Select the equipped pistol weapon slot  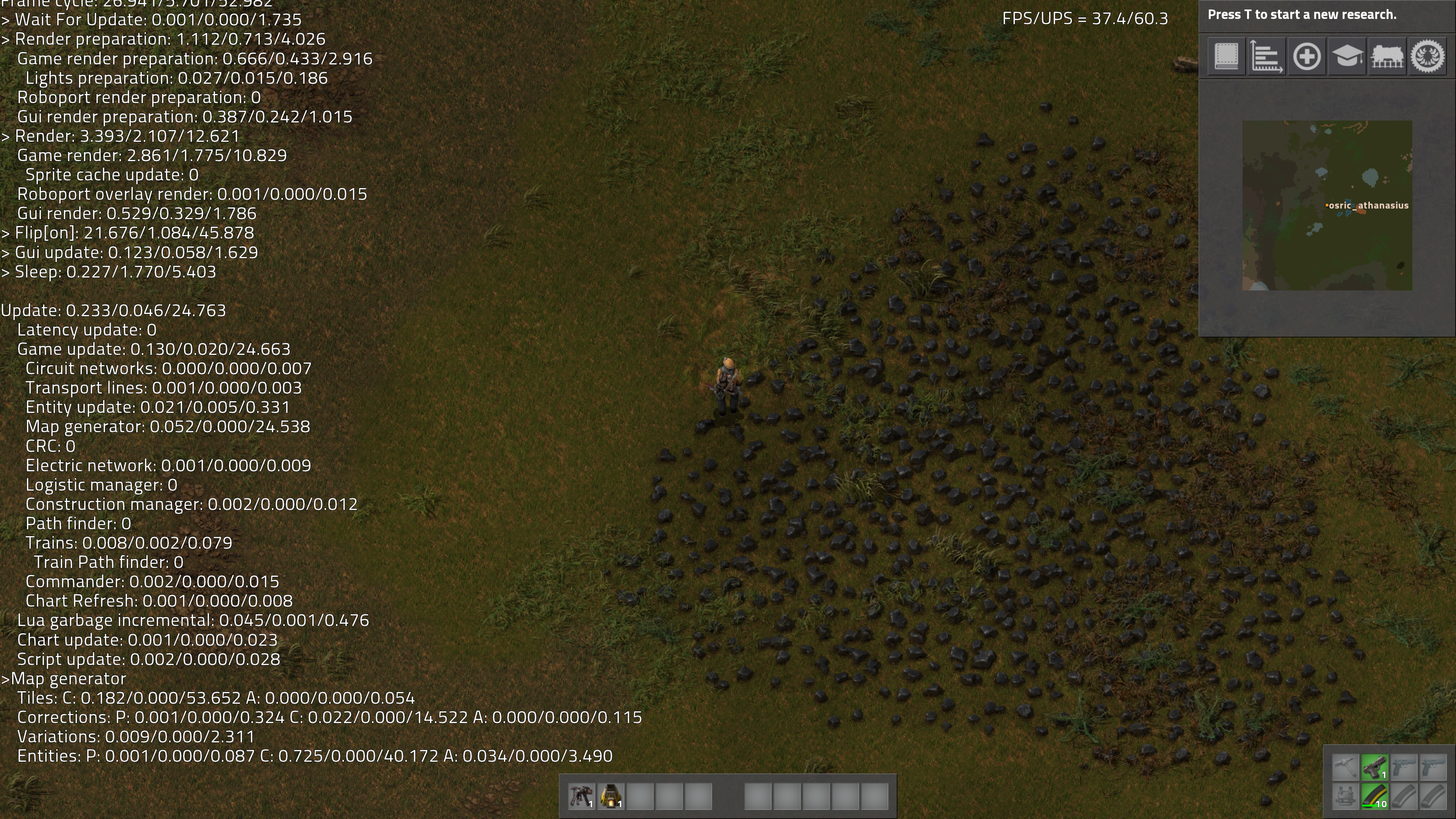[x=1374, y=767]
